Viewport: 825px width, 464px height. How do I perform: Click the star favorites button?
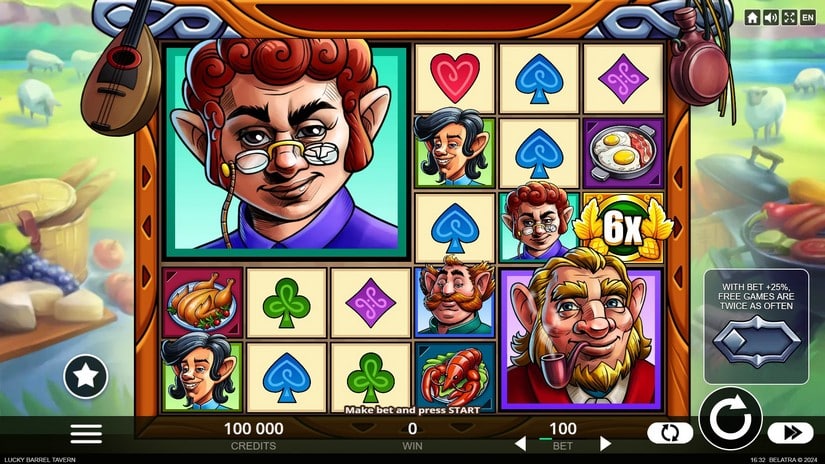[x=86, y=376]
